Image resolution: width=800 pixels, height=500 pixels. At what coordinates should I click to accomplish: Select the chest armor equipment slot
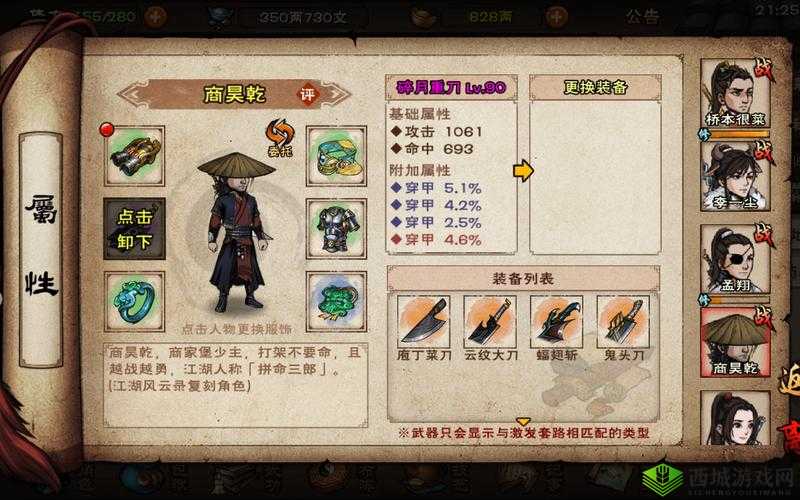coord(335,228)
